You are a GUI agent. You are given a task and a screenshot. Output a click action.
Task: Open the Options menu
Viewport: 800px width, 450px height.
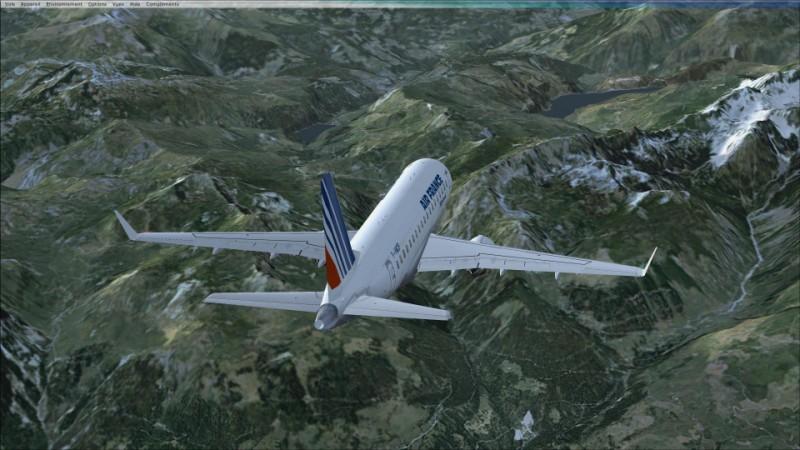97,4
